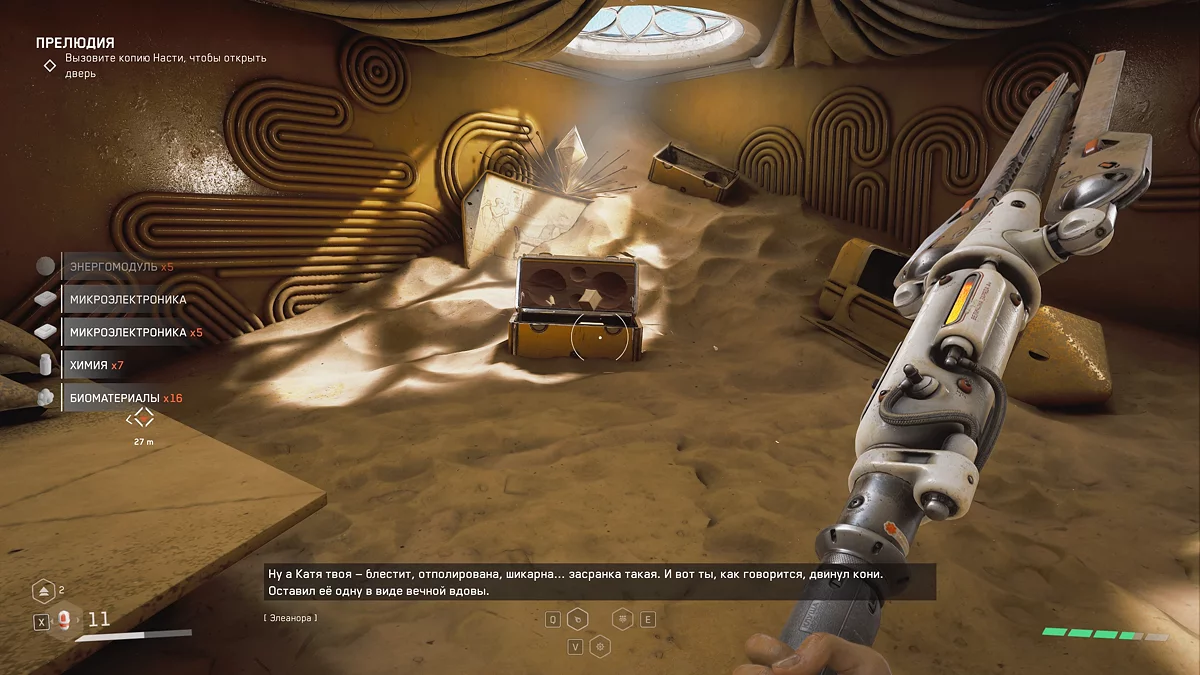Image resolution: width=1200 pixels, height=675 pixels.
Task: Click the hexagonal upward-arrow icon with count 2
Action: tap(43, 591)
